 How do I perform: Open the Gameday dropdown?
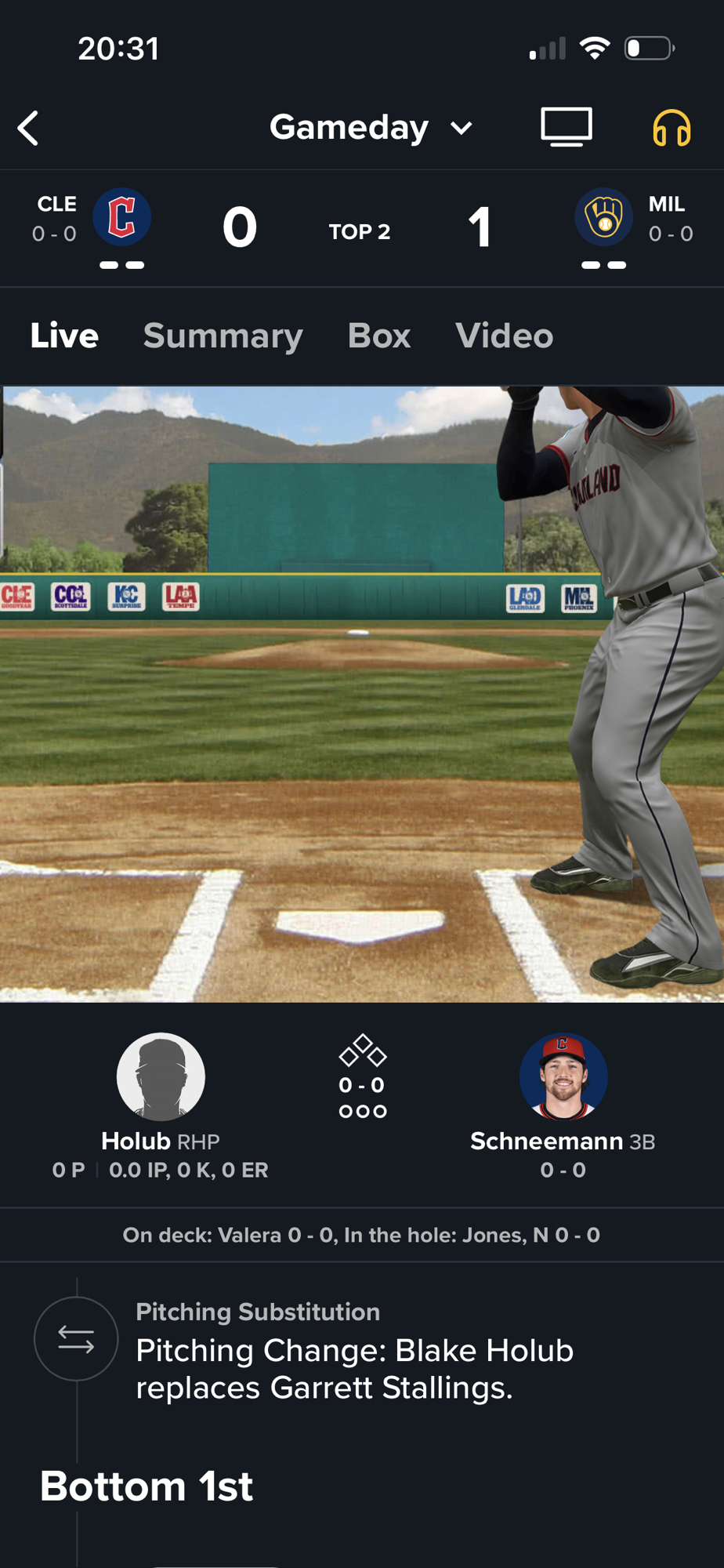371,128
